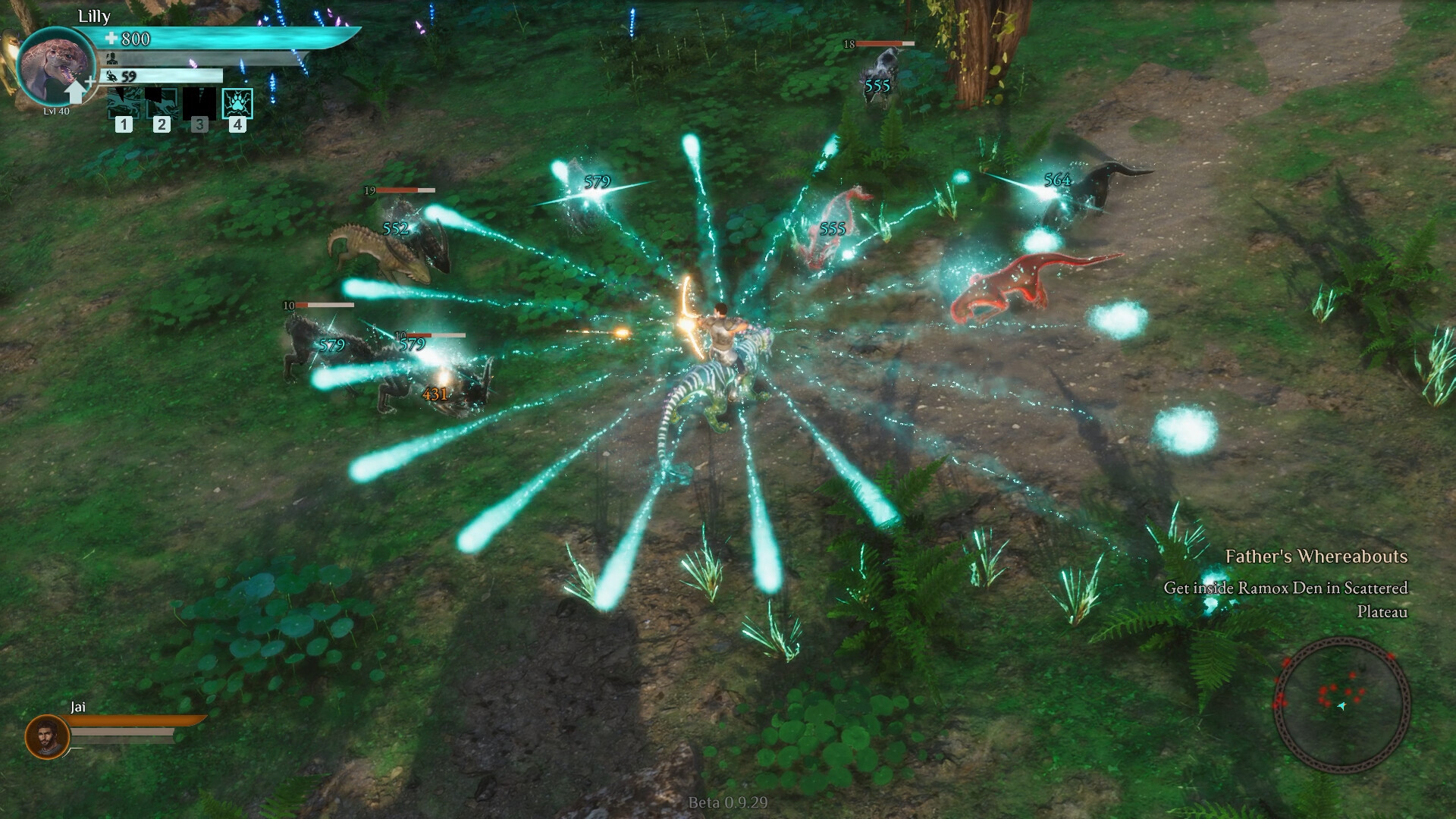Click the humanoid icon on Lilly's gray bar
The image size is (1456, 819).
[111, 58]
